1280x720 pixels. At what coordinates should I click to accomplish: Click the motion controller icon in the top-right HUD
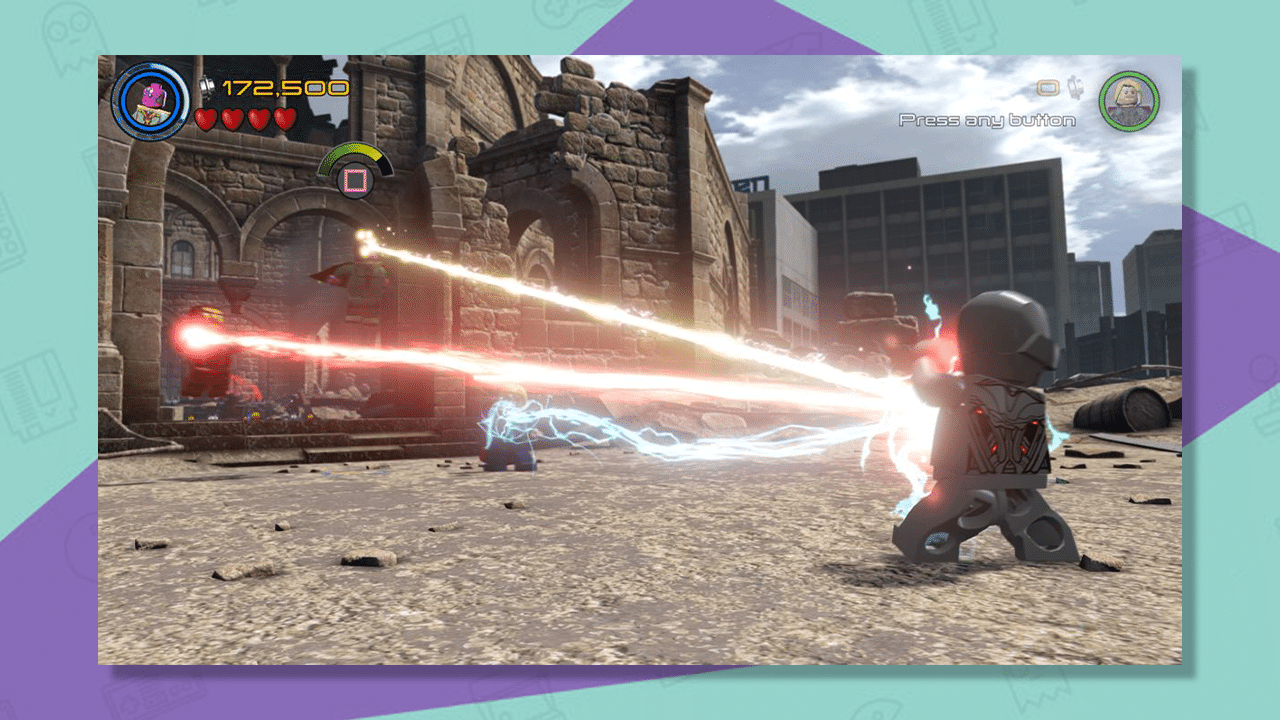(x=1075, y=87)
